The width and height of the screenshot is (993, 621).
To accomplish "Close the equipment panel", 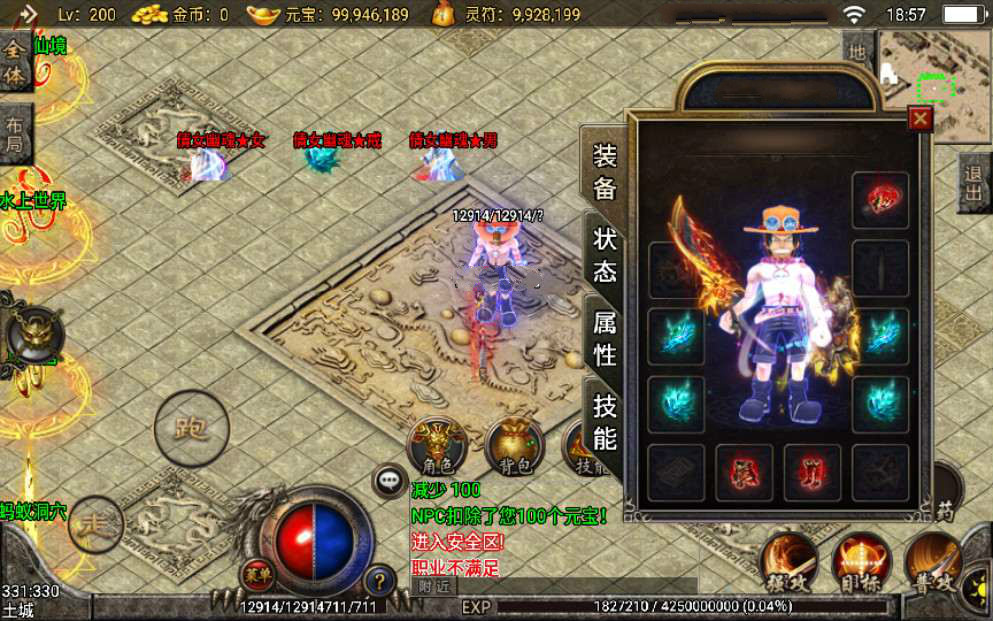I will click(x=920, y=119).
